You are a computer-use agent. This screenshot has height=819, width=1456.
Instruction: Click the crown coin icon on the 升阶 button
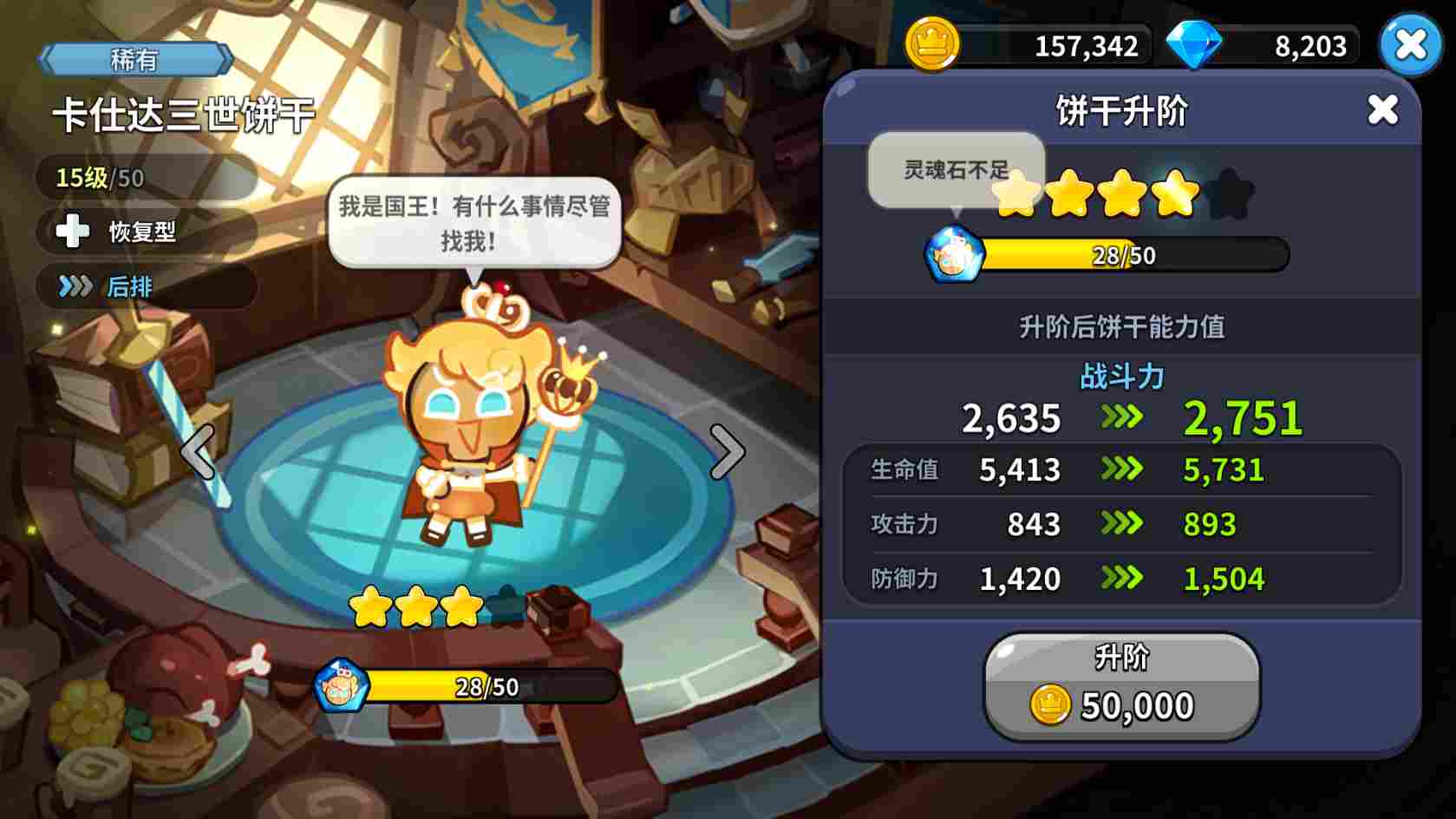(x=1051, y=704)
